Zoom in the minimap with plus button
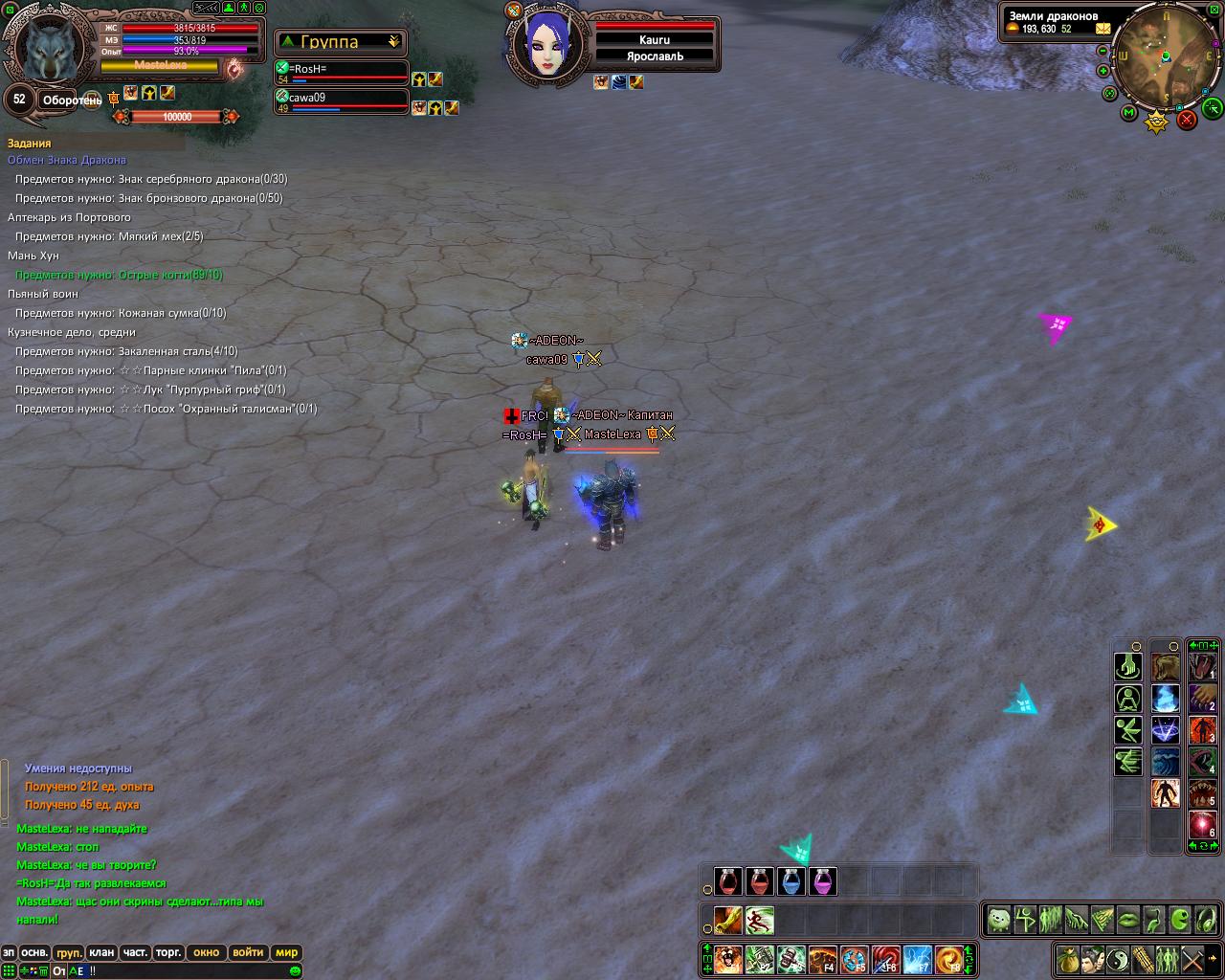This screenshot has height=980, width=1225. point(1104,70)
